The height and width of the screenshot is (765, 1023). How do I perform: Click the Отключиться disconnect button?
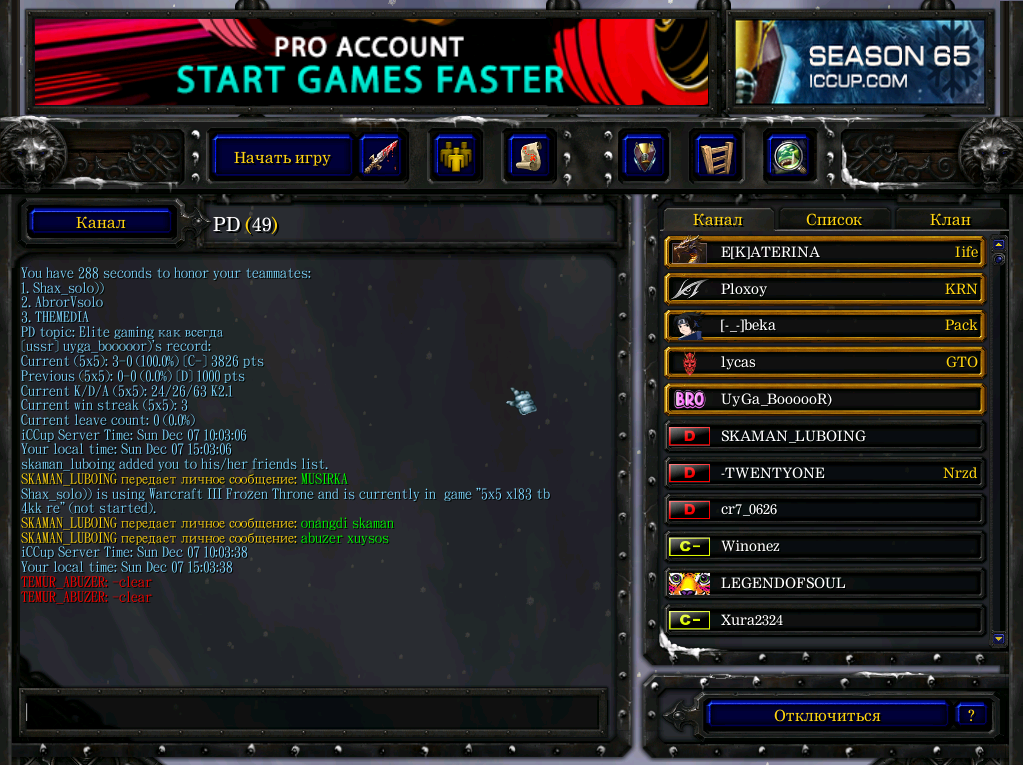pos(826,716)
